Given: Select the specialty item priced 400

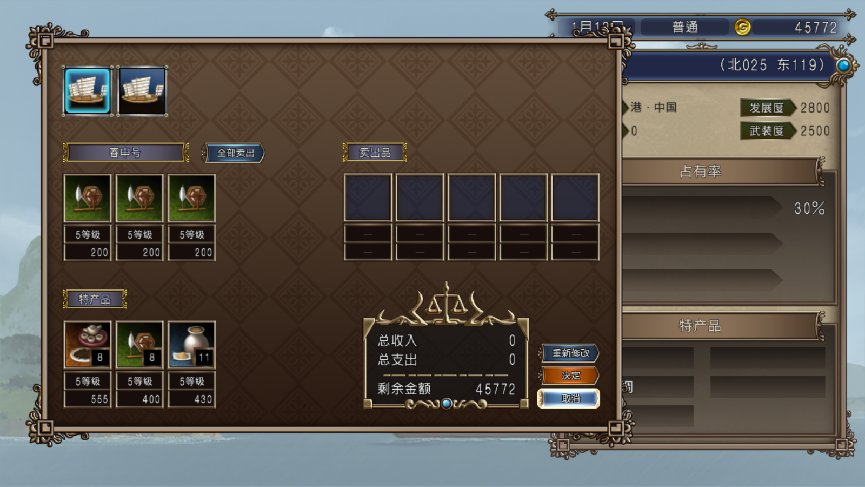Looking at the screenshot, I should coord(139,345).
